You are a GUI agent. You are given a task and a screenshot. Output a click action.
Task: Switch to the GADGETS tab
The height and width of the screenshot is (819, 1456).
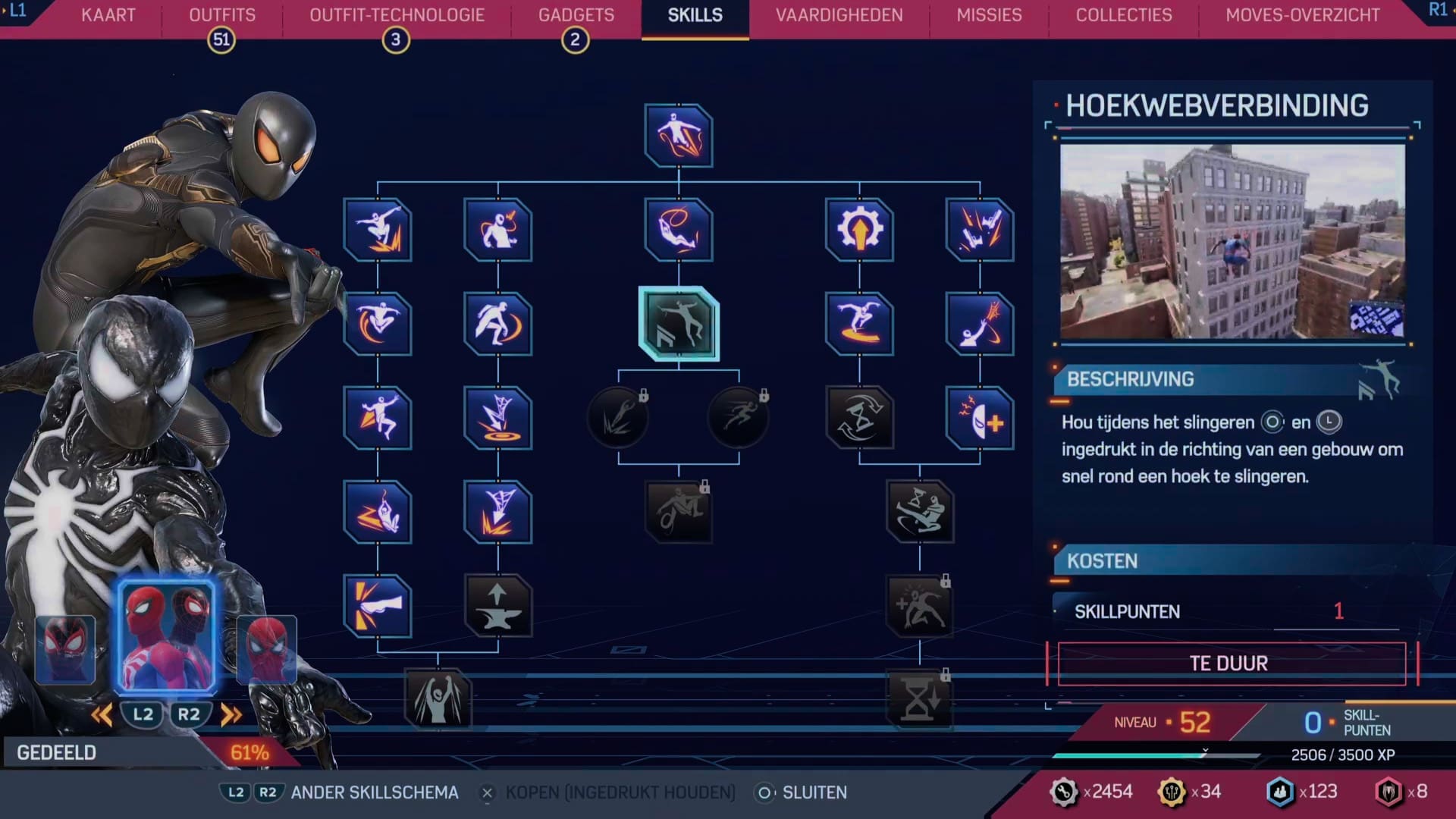(x=575, y=14)
